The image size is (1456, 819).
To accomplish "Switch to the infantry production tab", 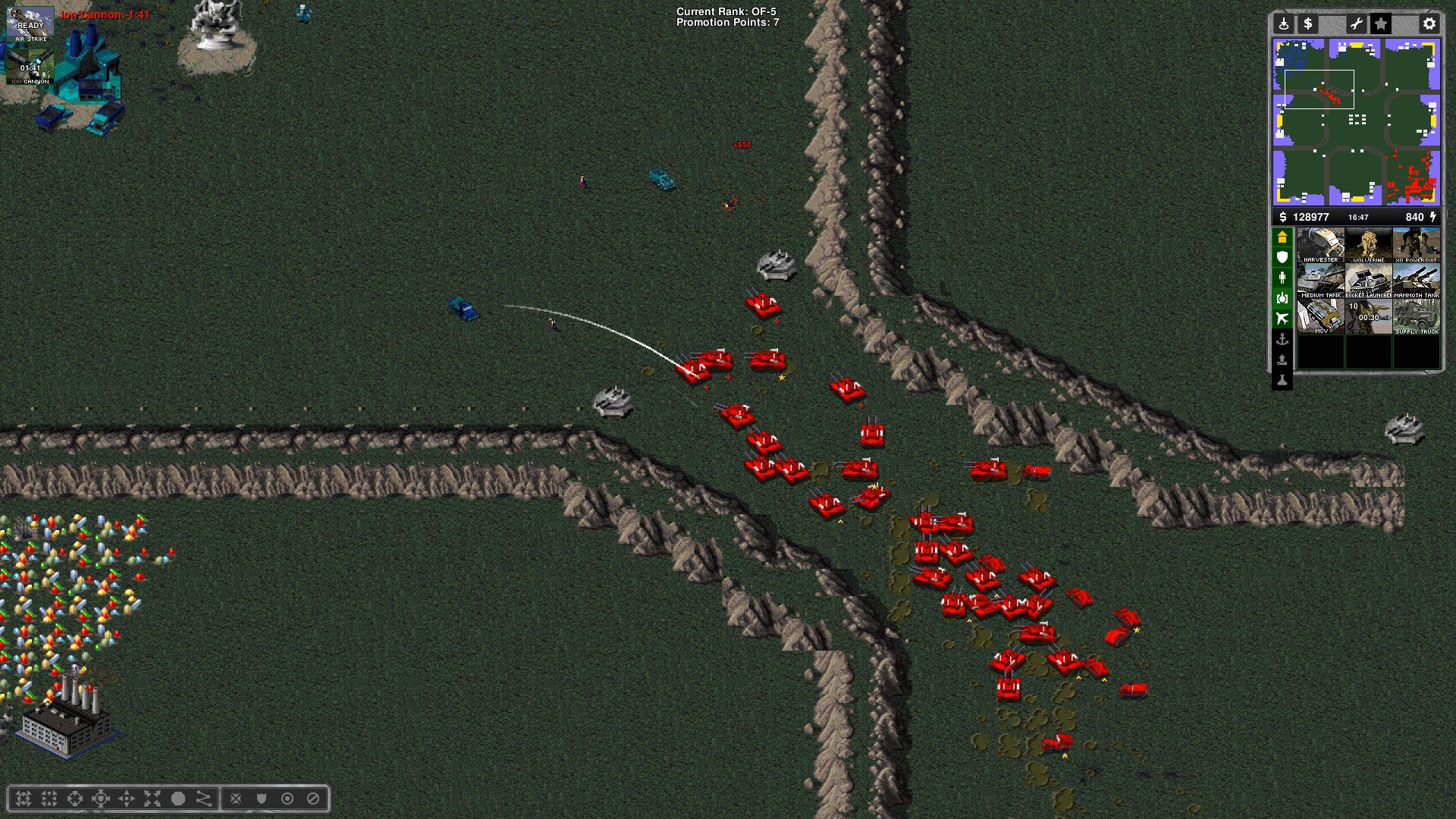I will 1282,278.
